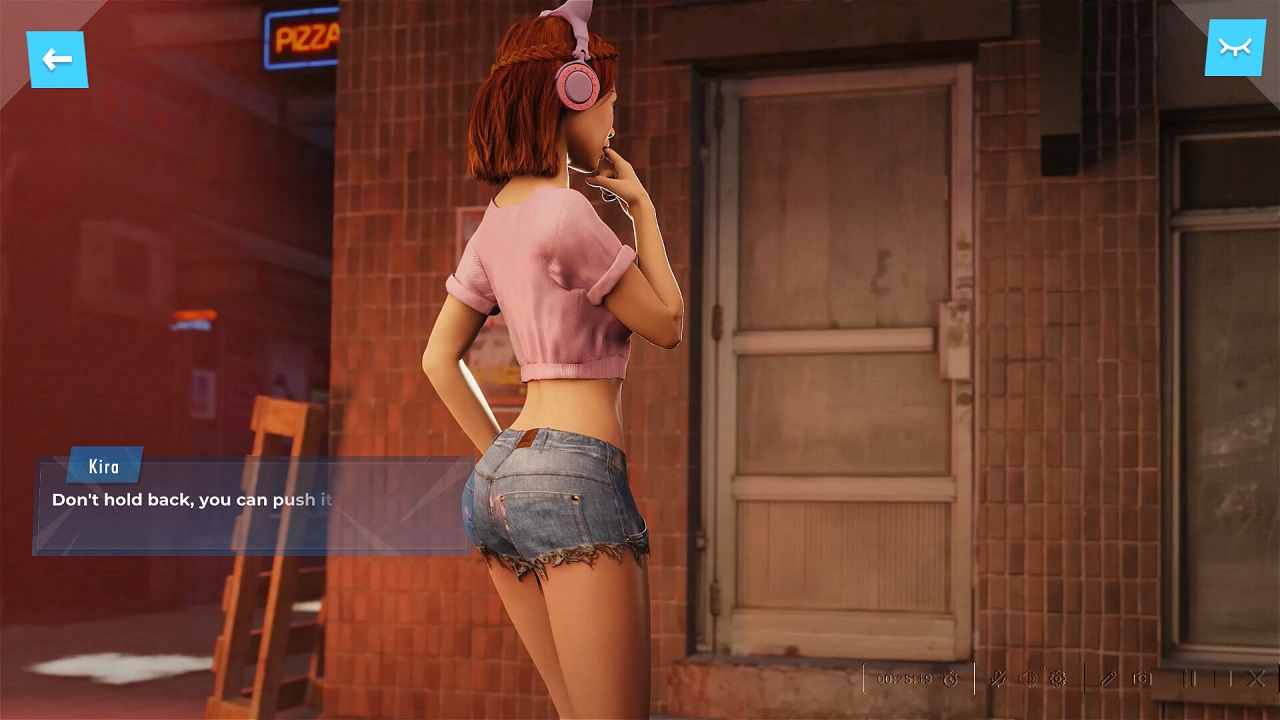
Task: Tap the back arrow to return
Action: pyautogui.click(x=59, y=60)
